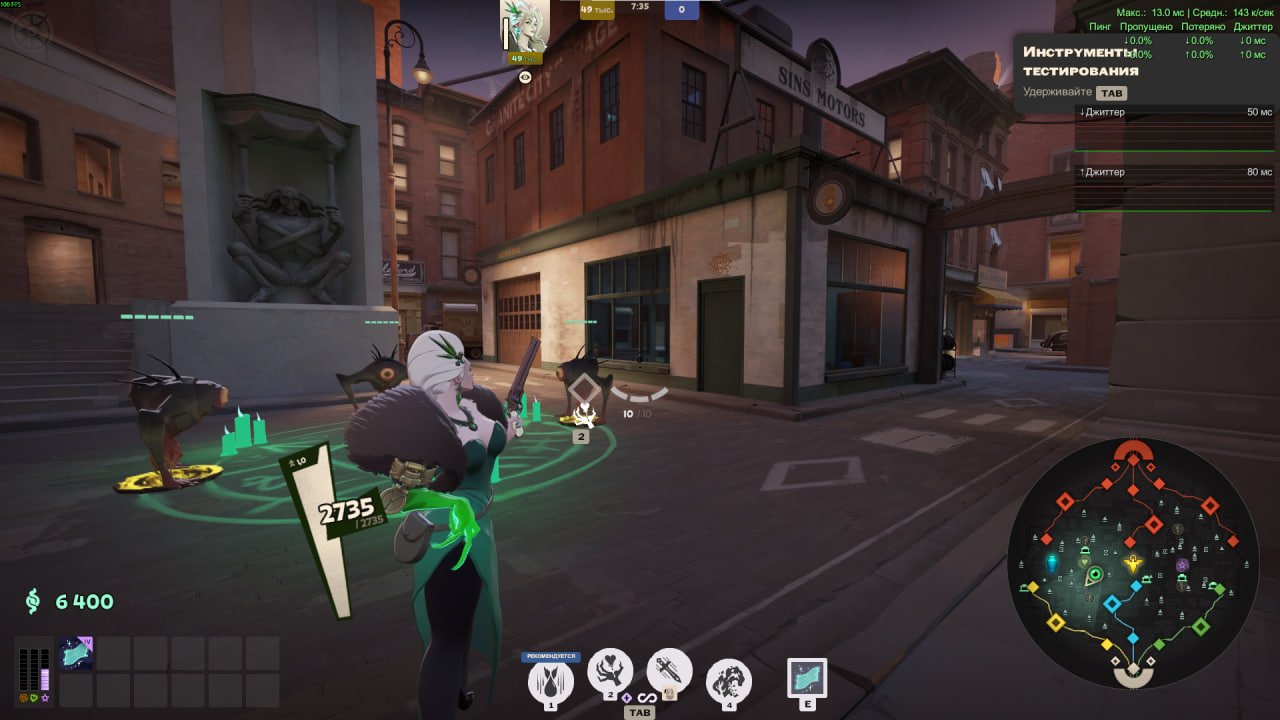Use the active item bound to E
Viewport: 1280px width, 720px height.
click(807, 677)
